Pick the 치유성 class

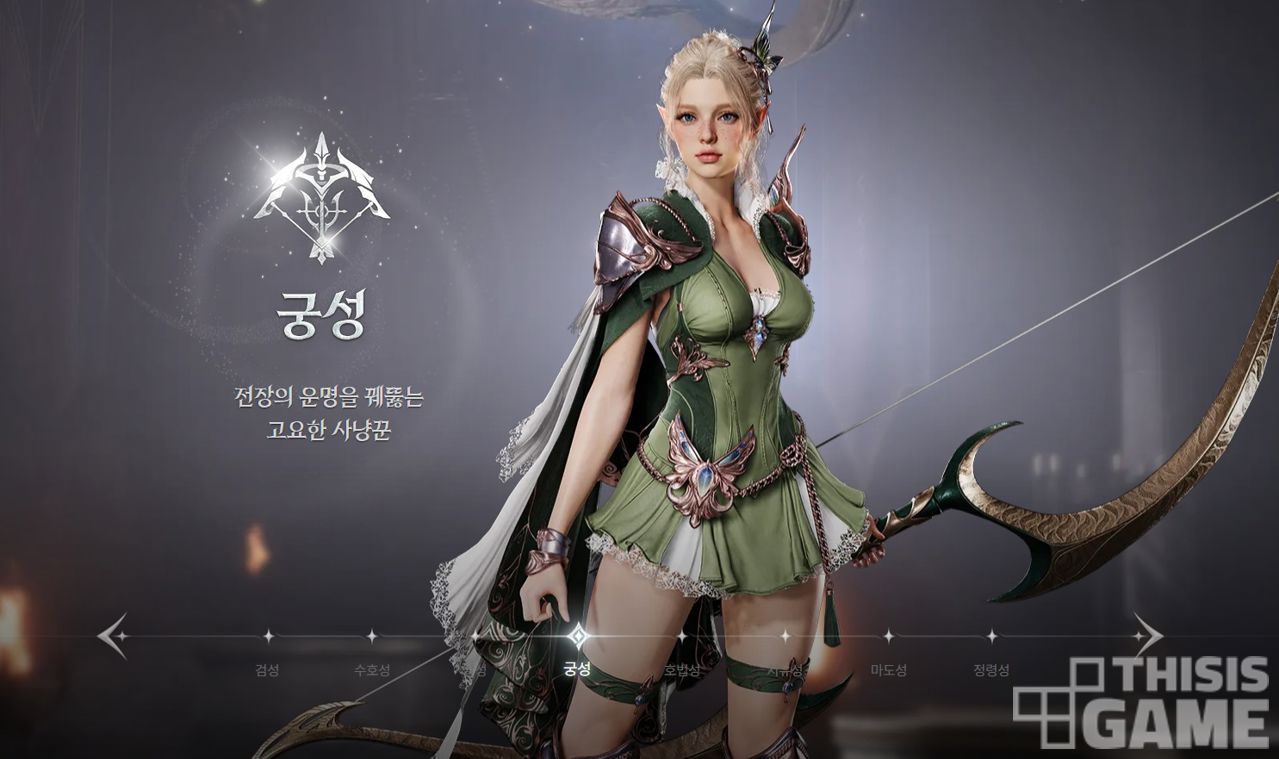pos(785,636)
